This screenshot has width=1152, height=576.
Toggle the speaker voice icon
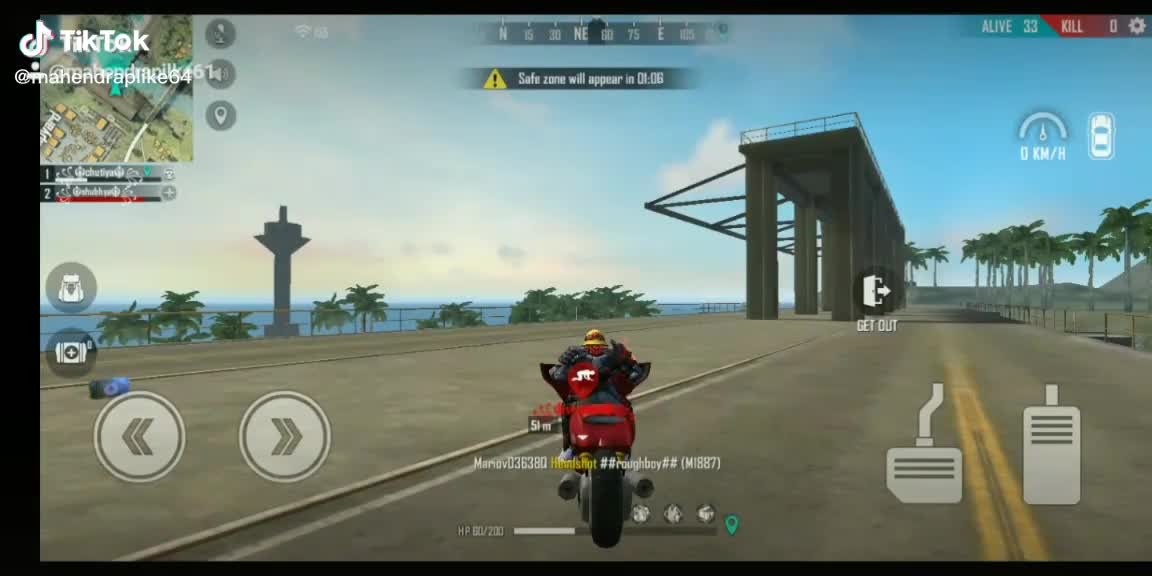click(221, 74)
